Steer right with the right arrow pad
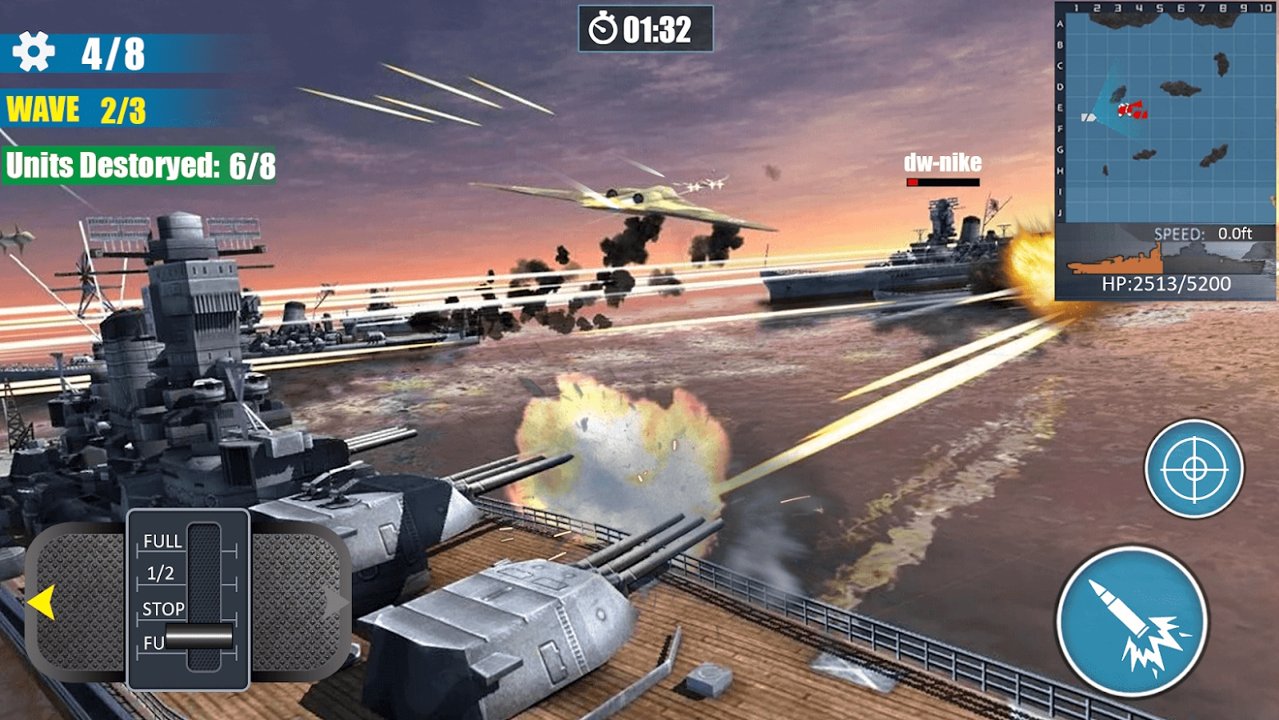The width and height of the screenshot is (1279, 720). [x=301, y=601]
